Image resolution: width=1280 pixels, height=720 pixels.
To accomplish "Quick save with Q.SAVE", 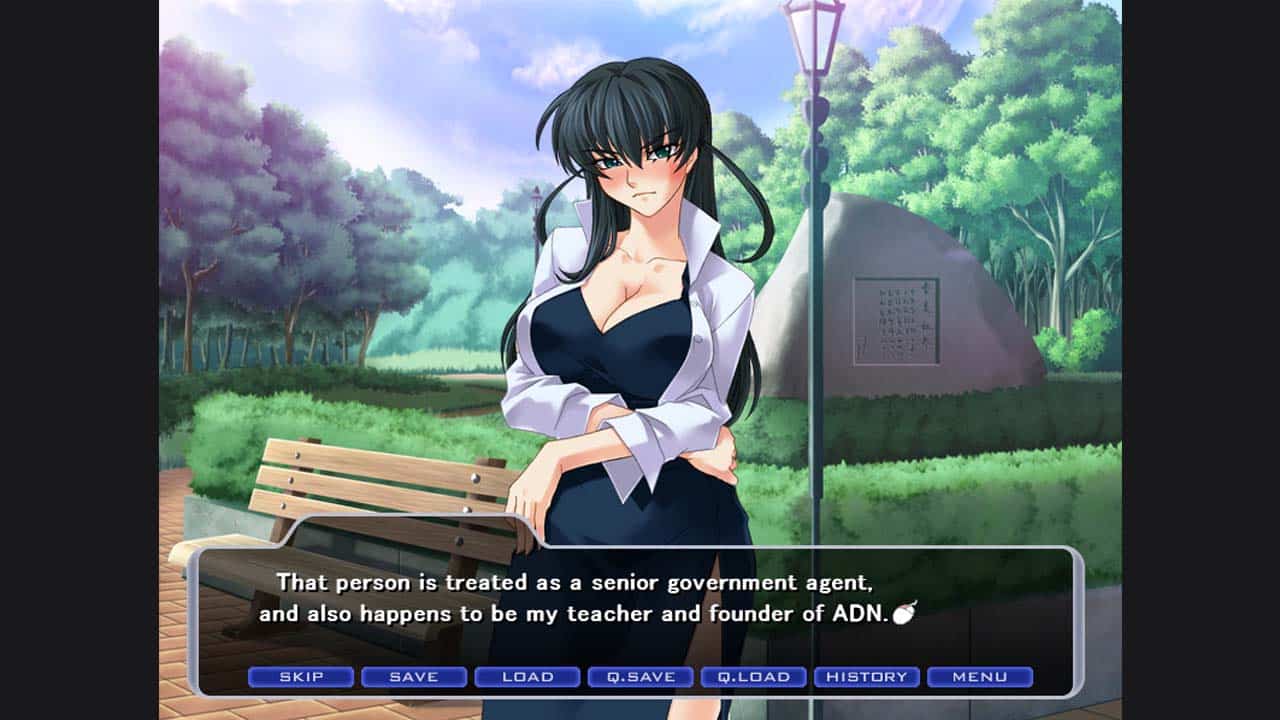I will pyautogui.click(x=640, y=677).
